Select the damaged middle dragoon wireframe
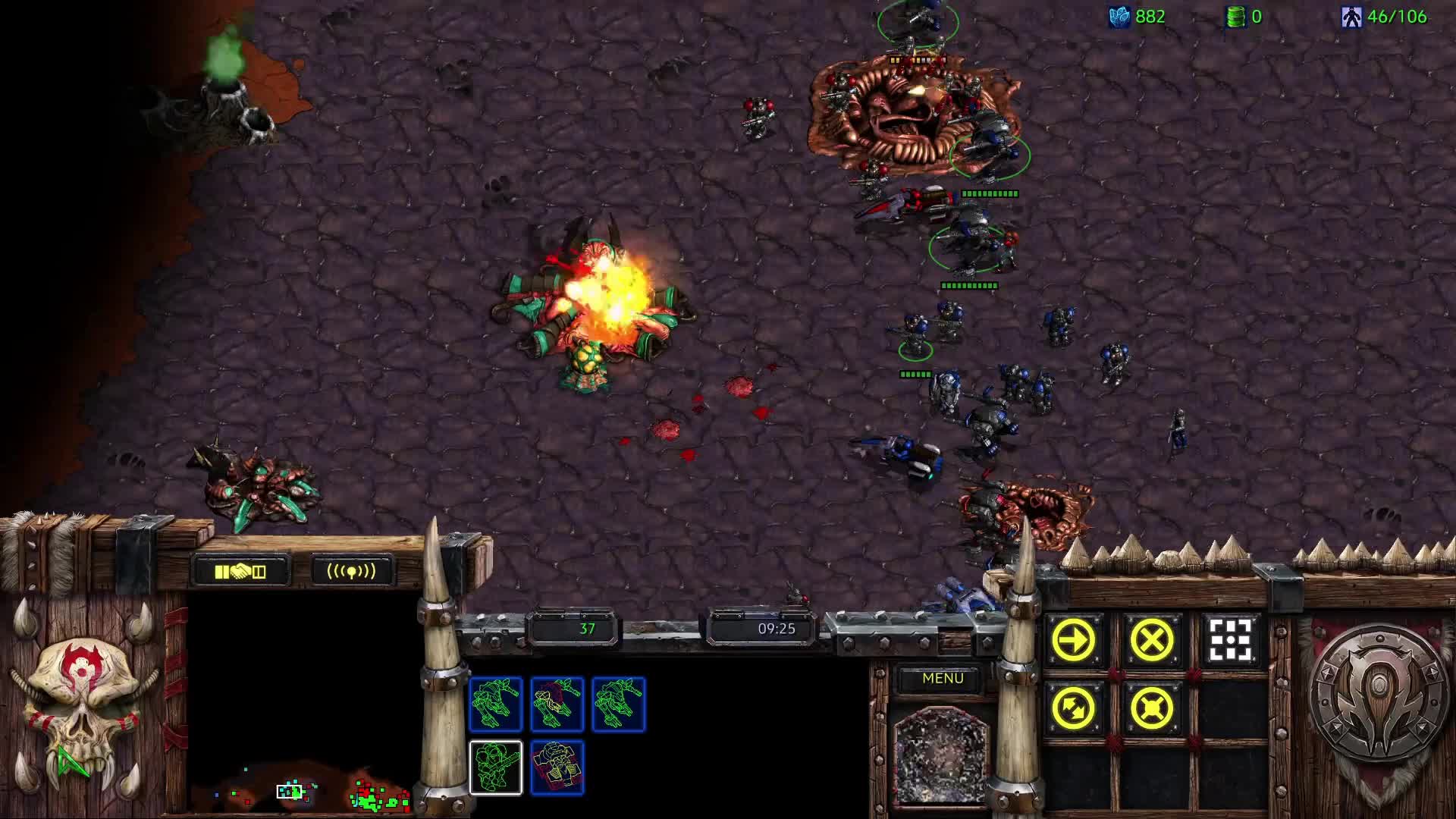Screen dimensions: 1456x819 (558, 704)
